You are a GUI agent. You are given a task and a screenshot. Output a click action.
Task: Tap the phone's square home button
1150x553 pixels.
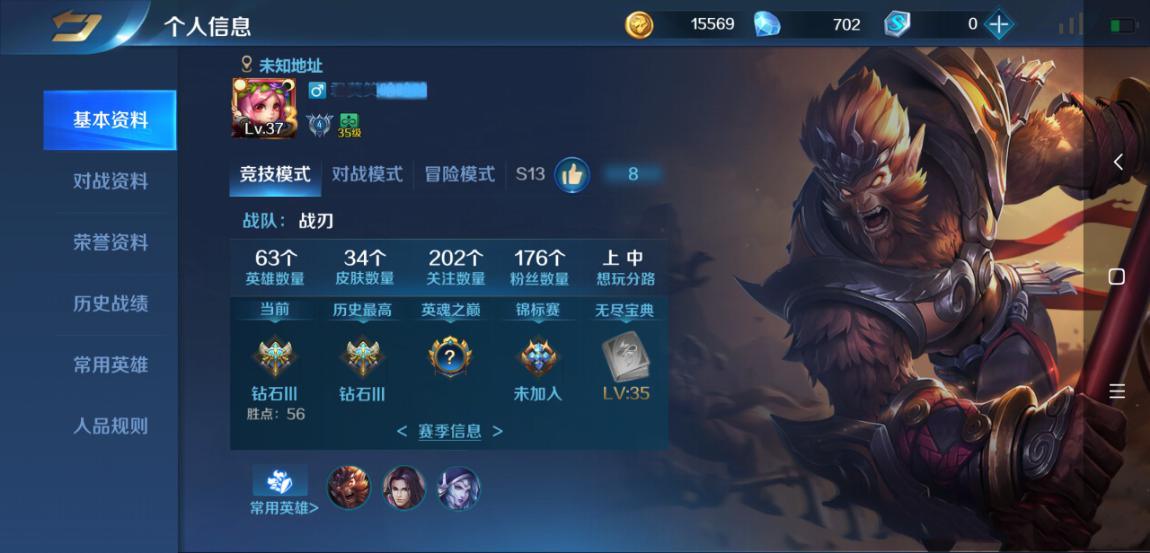pyautogui.click(x=1117, y=276)
